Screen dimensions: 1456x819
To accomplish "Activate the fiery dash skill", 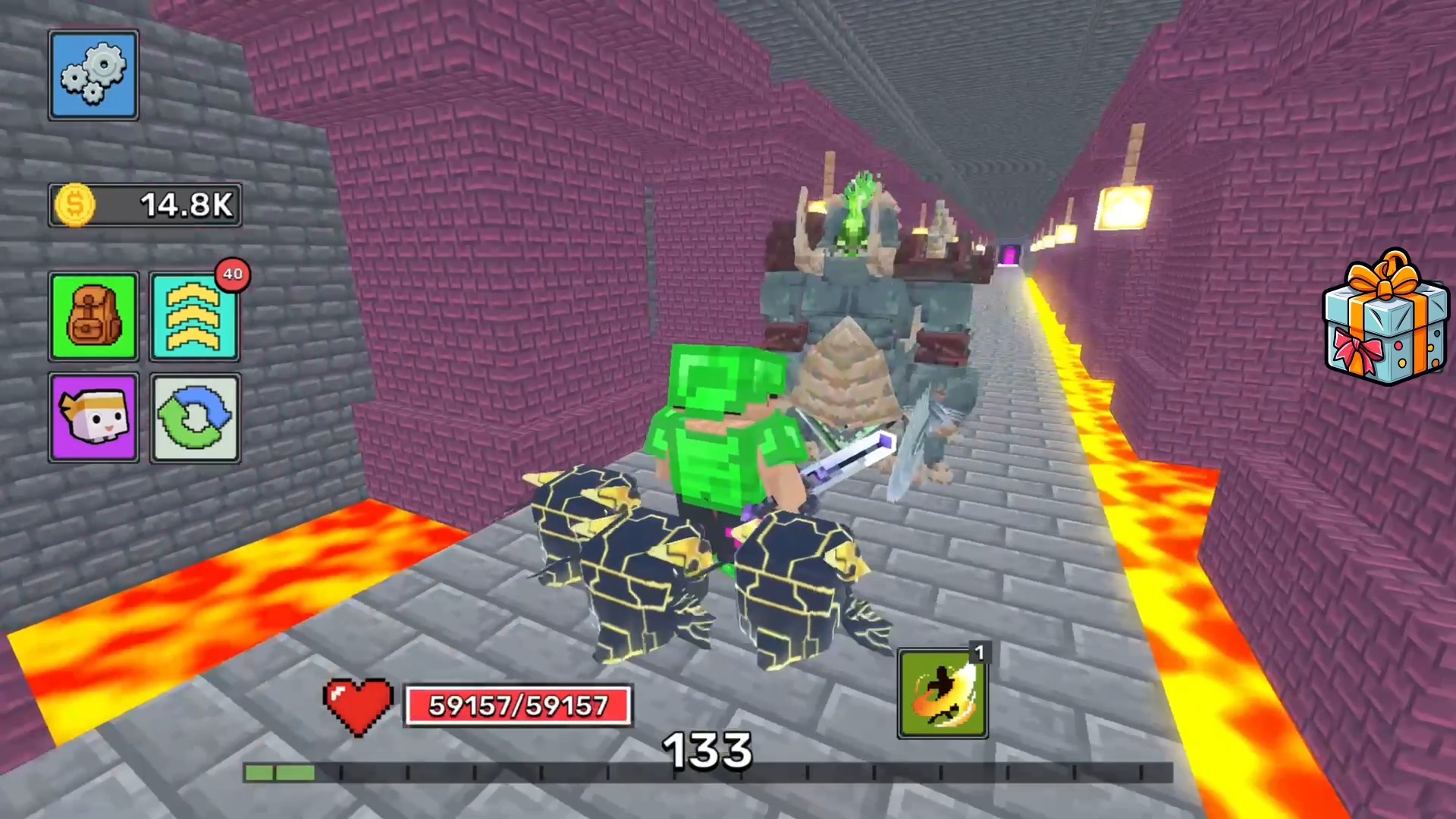I will click(940, 694).
